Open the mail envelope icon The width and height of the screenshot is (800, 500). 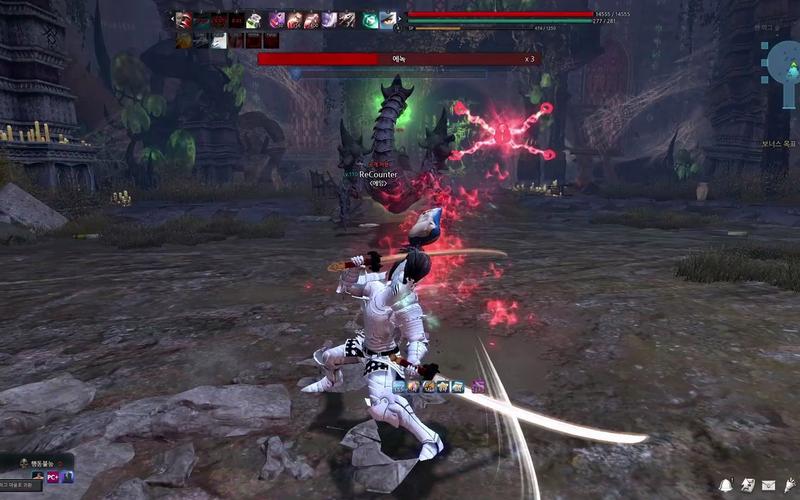click(768, 485)
